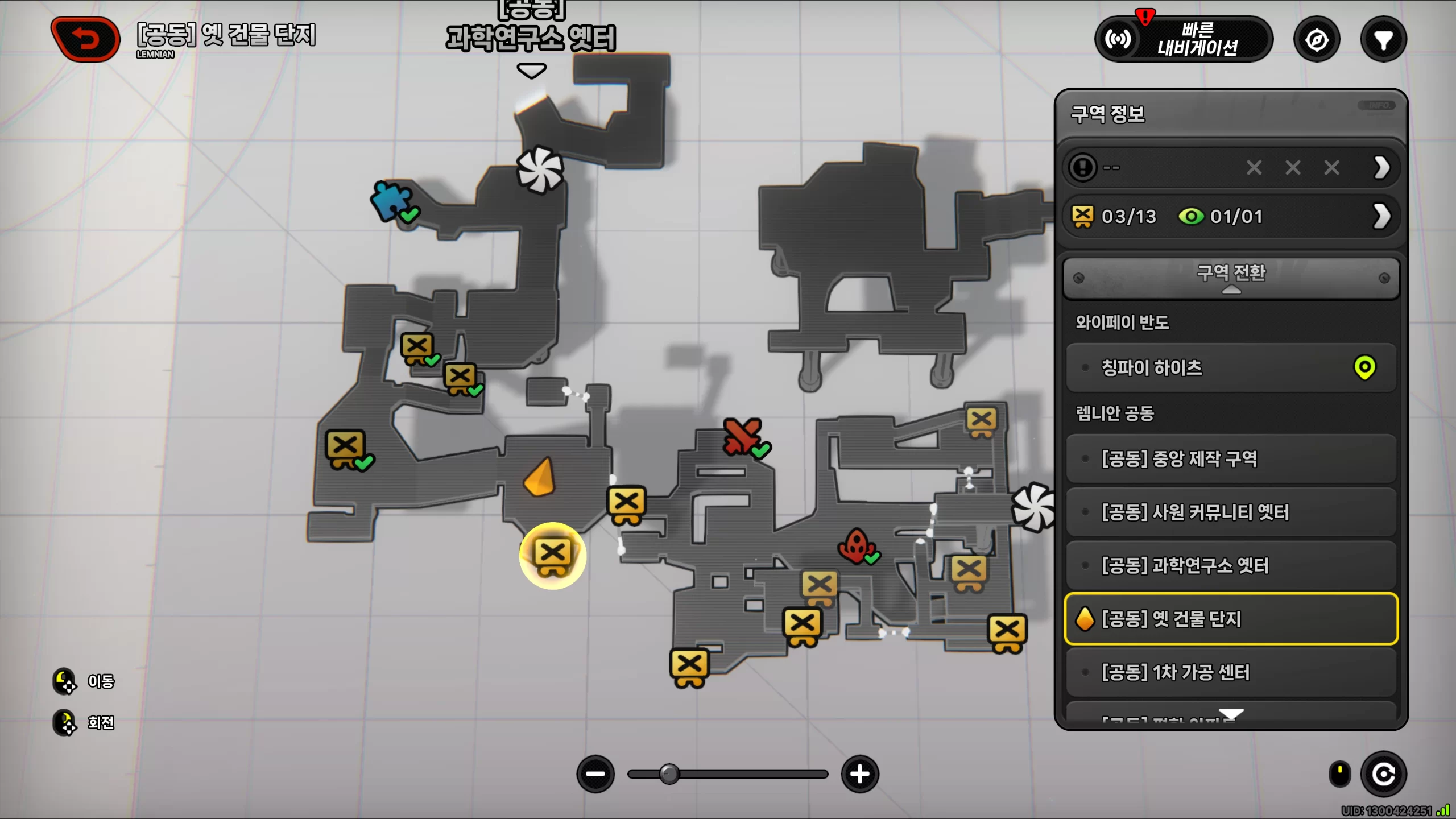Go back with the red return button

point(86,39)
